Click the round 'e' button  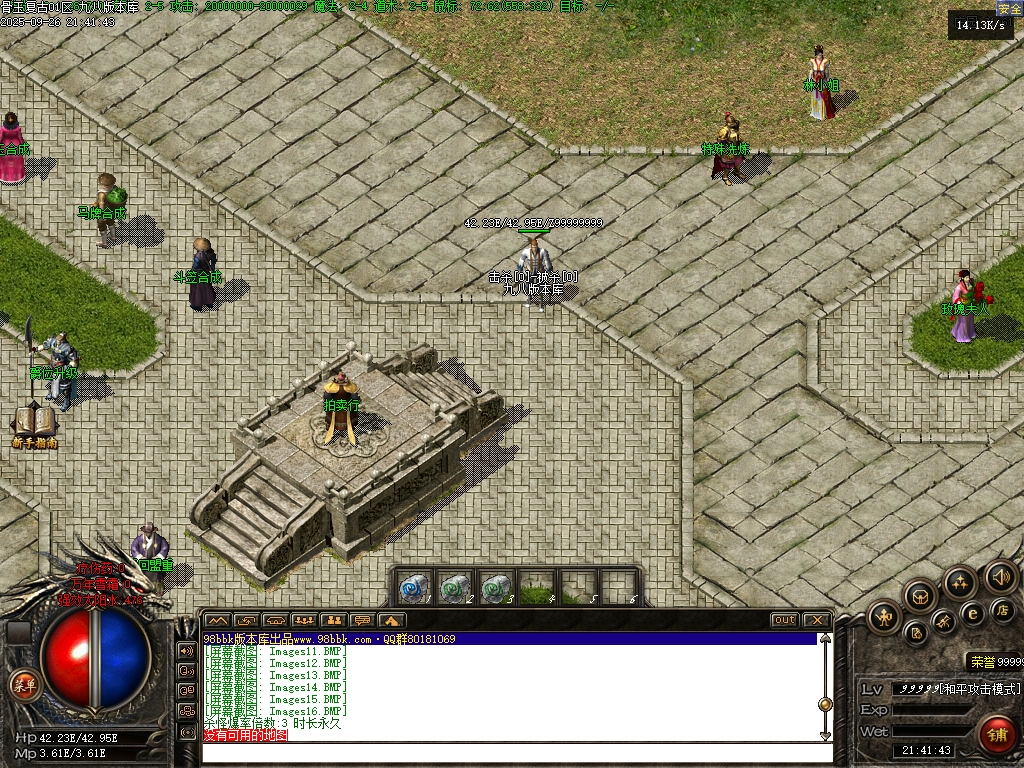pyautogui.click(x=972, y=613)
